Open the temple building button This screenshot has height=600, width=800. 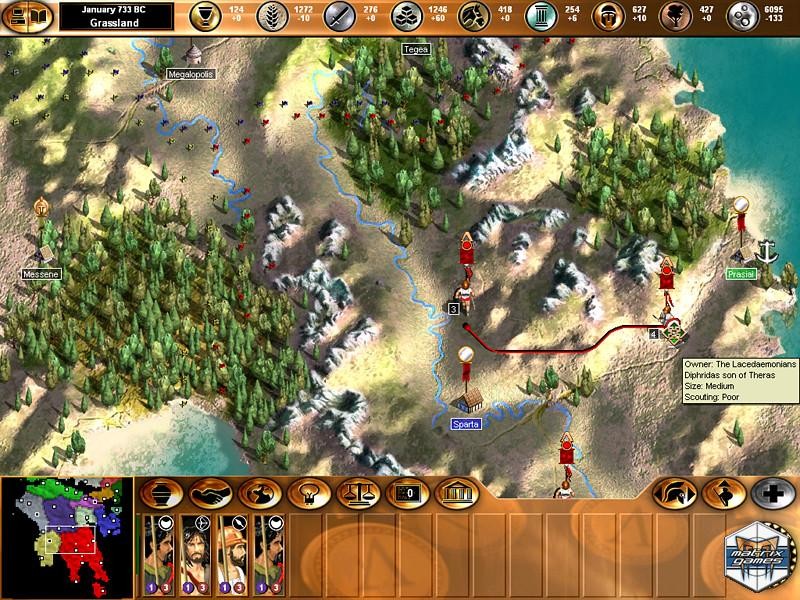point(456,493)
